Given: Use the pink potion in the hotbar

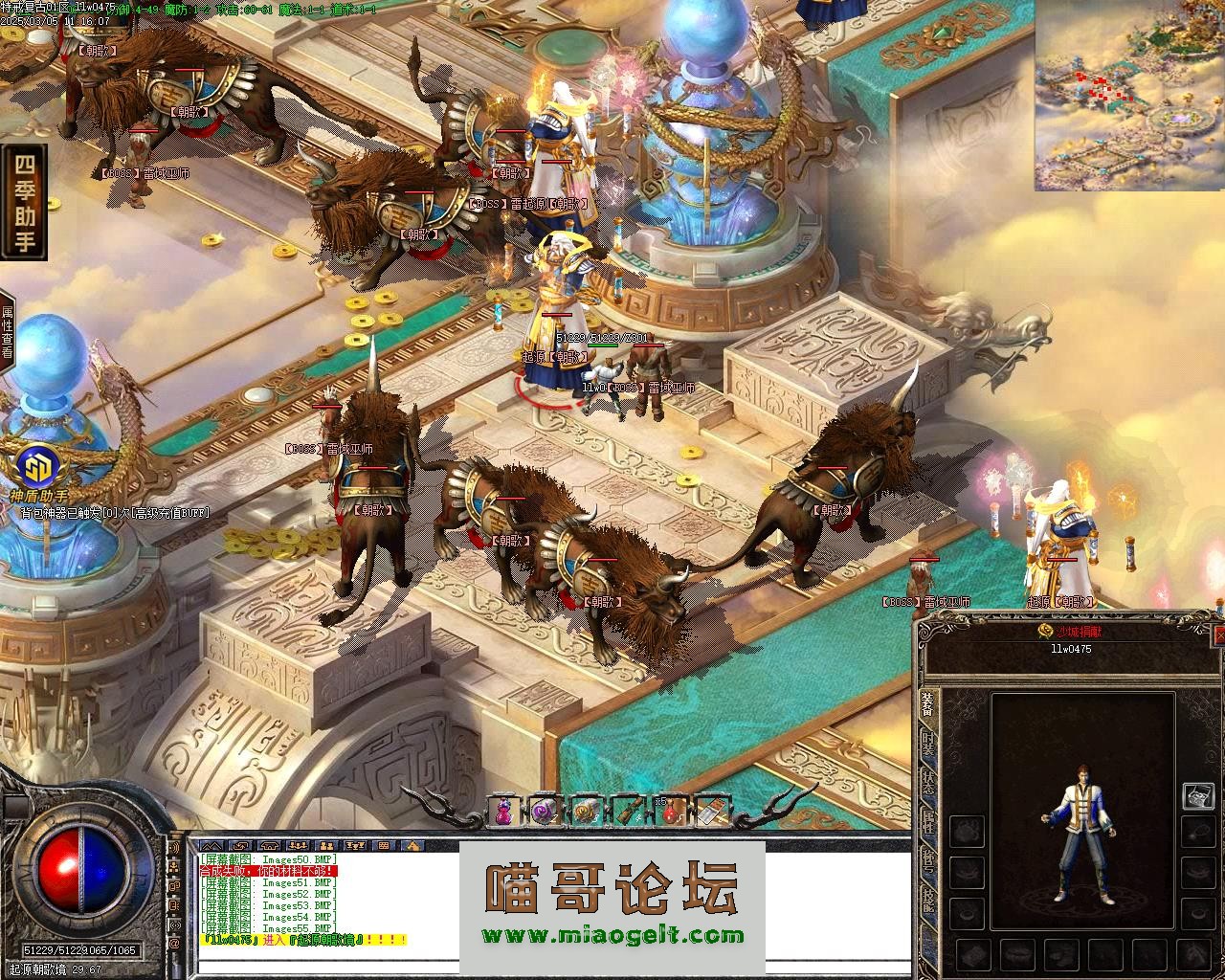Looking at the screenshot, I should coord(503,812).
